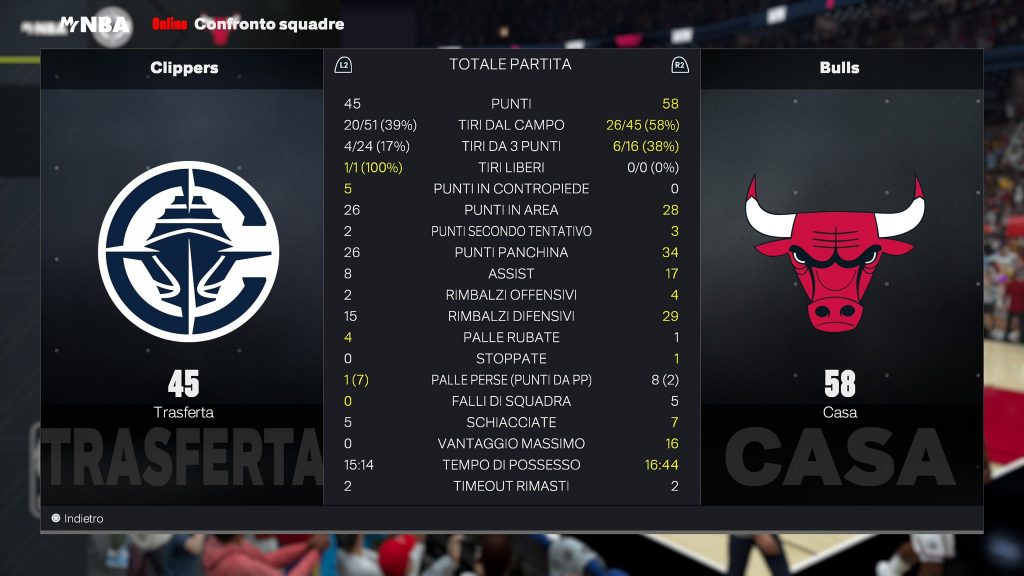Select the Totale Partita period header
The width and height of the screenshot is (1024, 576).
pyautogui.click(x=510, y=65)
